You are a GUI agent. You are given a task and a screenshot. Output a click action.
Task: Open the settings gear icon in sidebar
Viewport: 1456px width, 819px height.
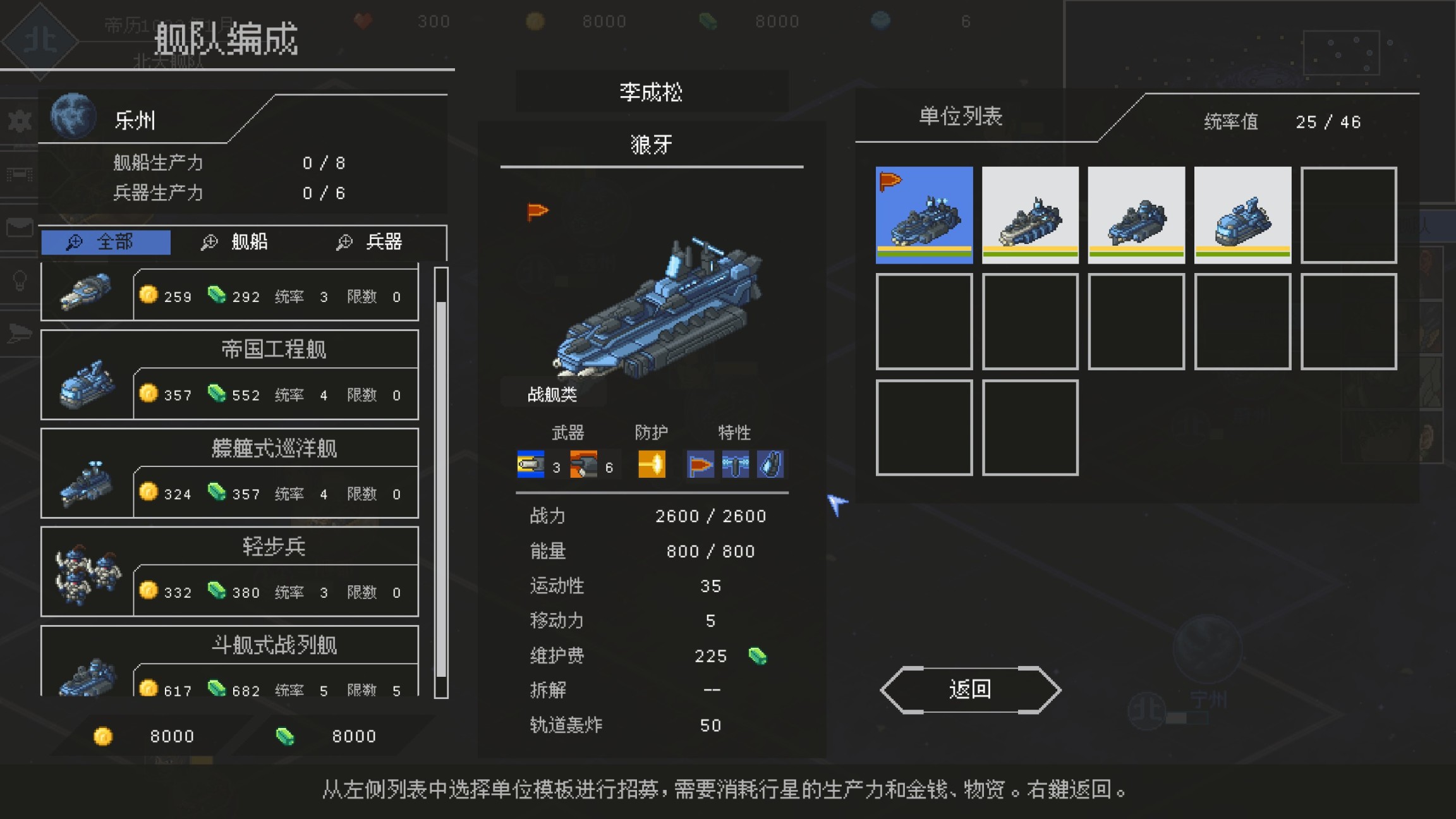coord(19,120)
